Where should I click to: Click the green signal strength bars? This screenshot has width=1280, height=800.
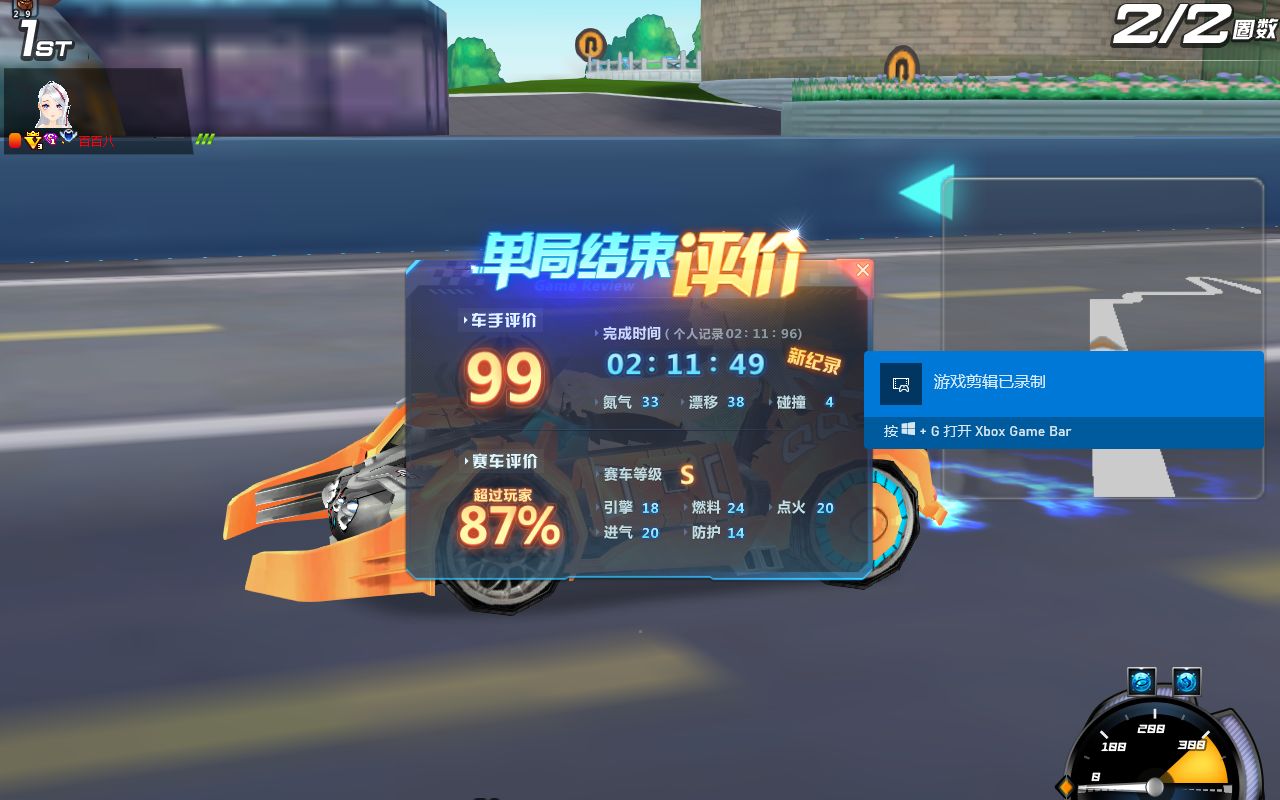pyautogui.click(x=207, y=138)
